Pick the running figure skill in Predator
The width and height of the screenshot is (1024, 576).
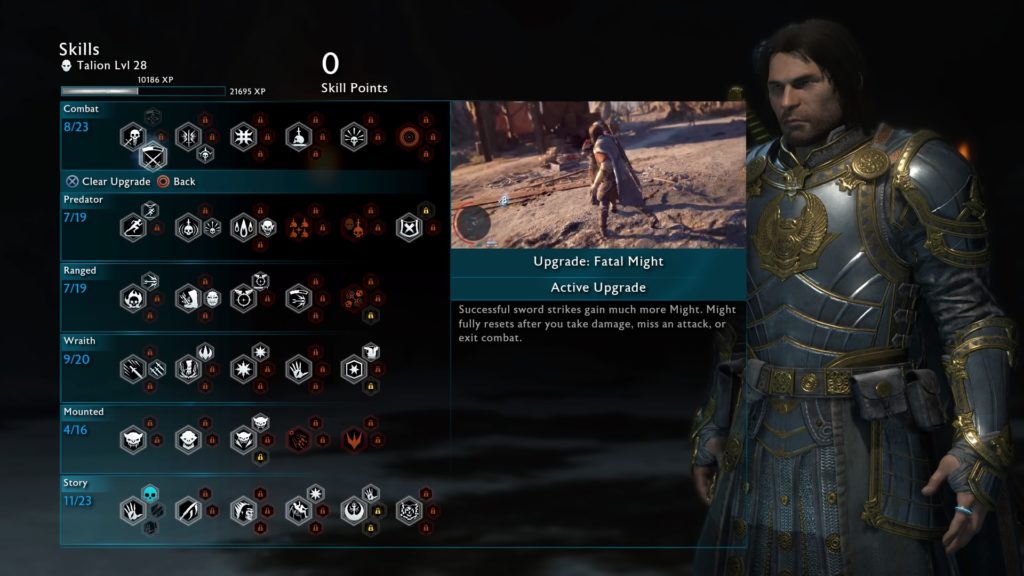[133, 228]
